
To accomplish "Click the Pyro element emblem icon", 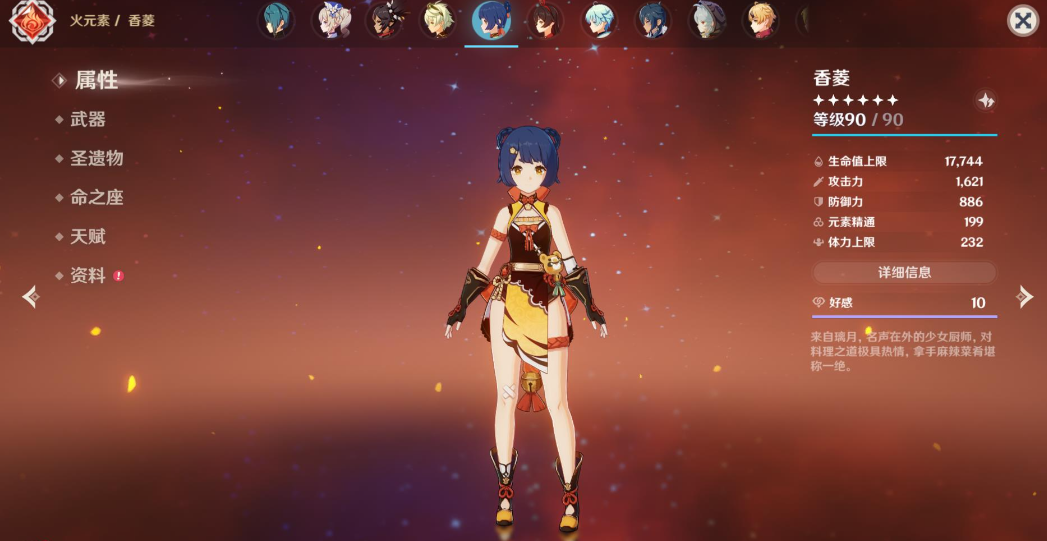I will coord(32,21).
